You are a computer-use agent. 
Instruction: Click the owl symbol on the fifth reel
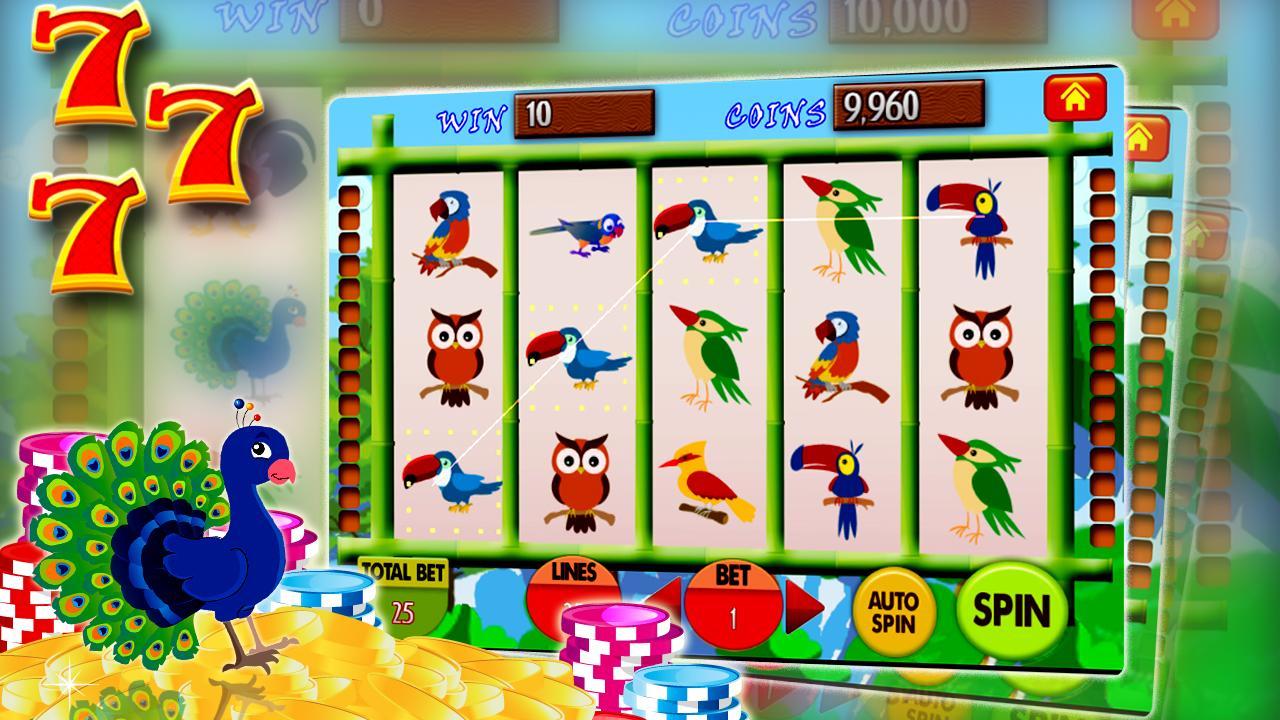(984, 354)
